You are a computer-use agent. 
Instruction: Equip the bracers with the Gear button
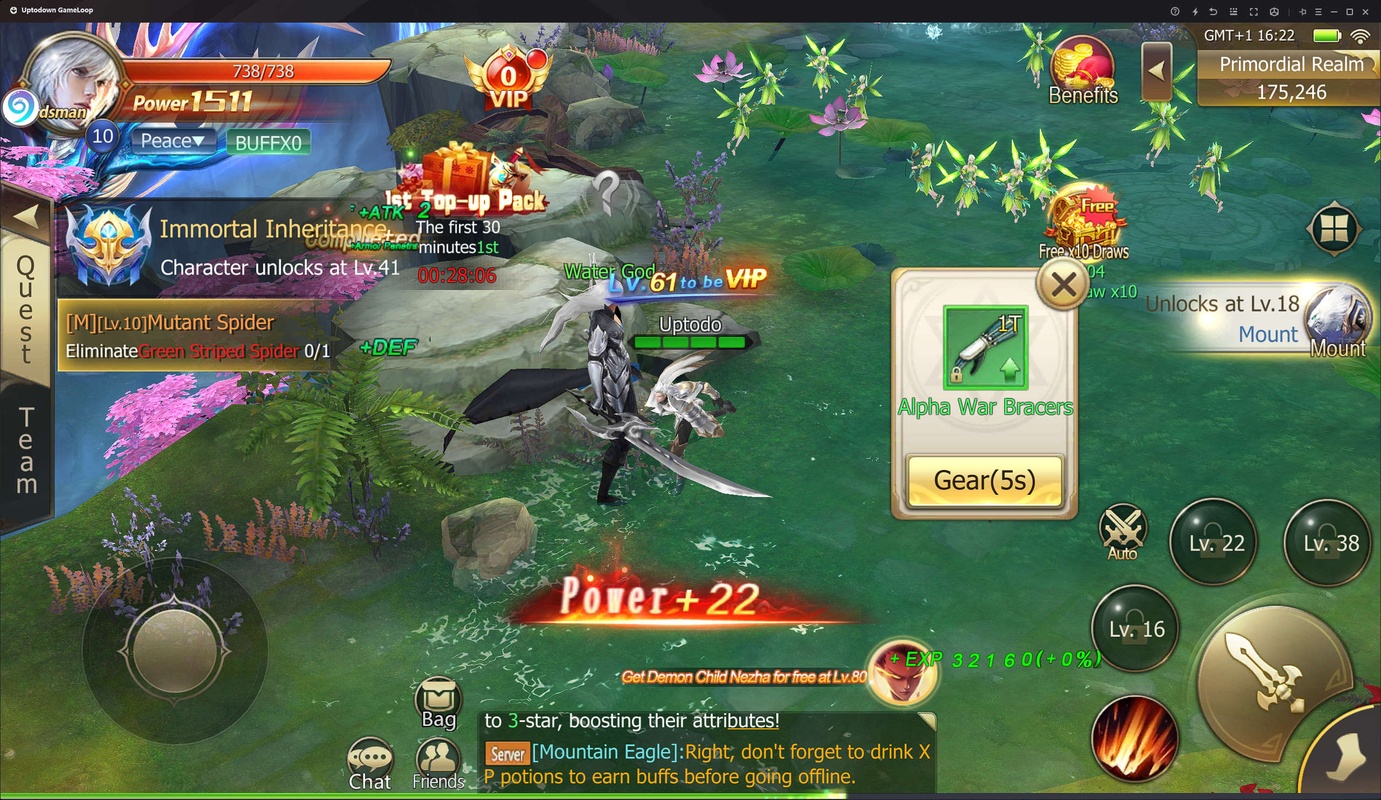tap(984, 481)
